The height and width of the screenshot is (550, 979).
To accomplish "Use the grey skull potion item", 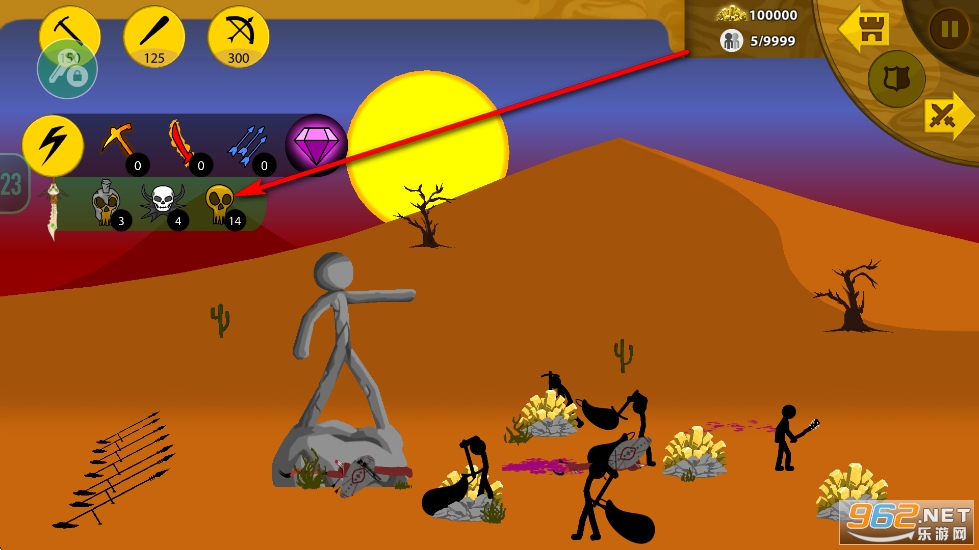I will pyautogui.click(x=106, y=203).
